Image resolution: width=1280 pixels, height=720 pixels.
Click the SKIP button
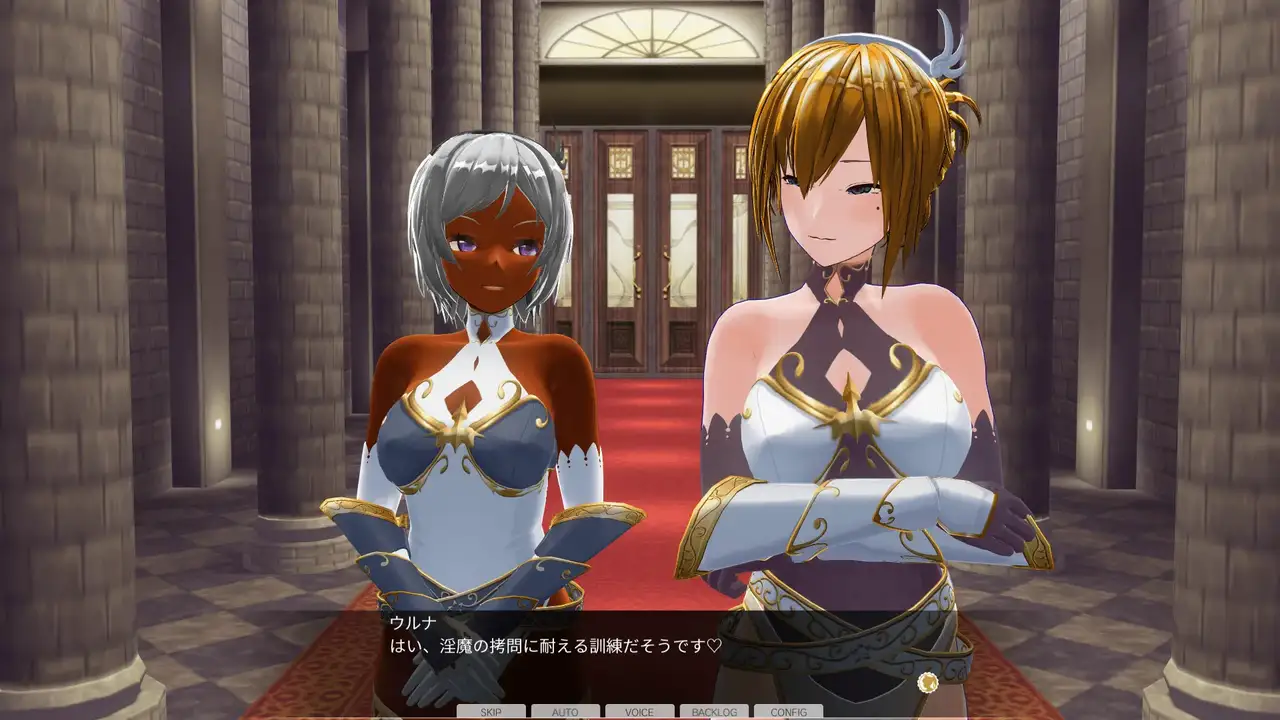pos(491,712)
